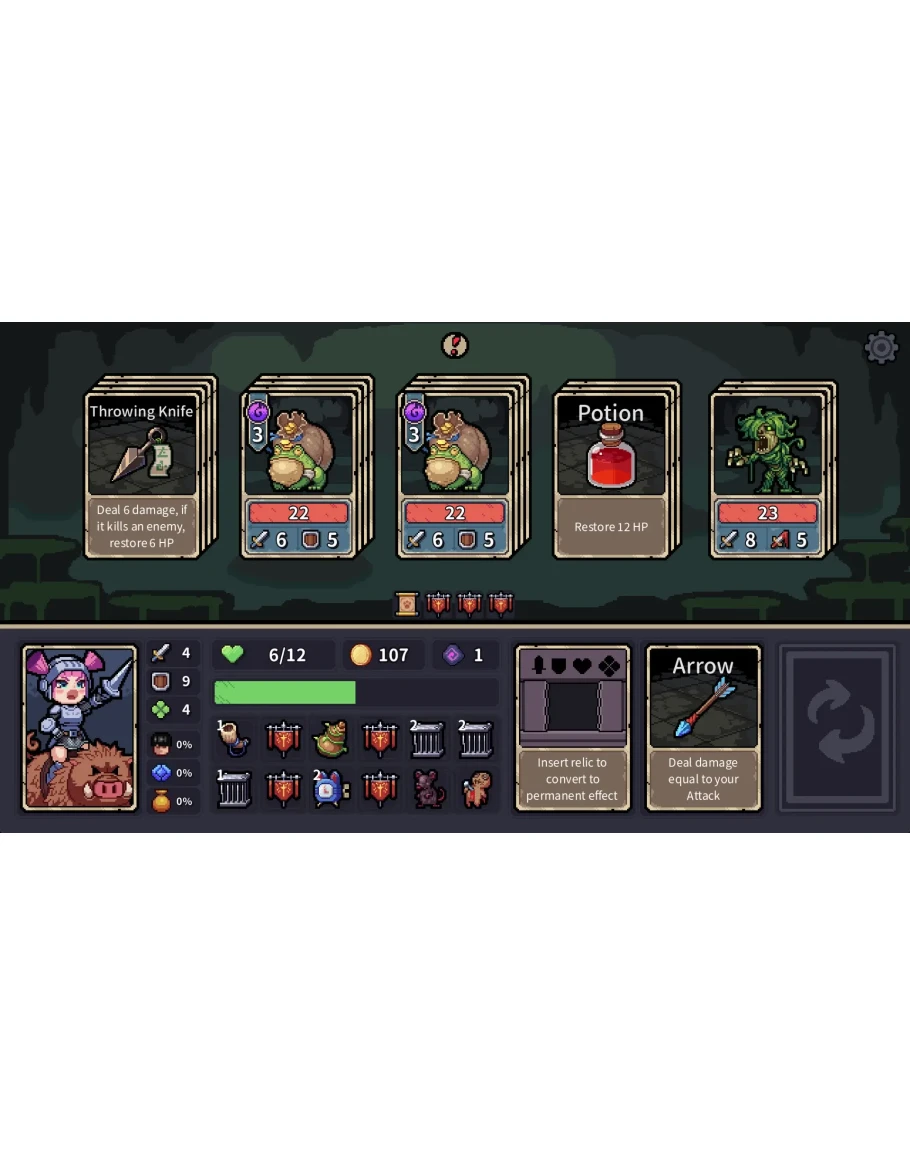Select the horn relic
The width and height of the screenshot is (910, 1155).
pyautogui.click(x=235, y=740)
